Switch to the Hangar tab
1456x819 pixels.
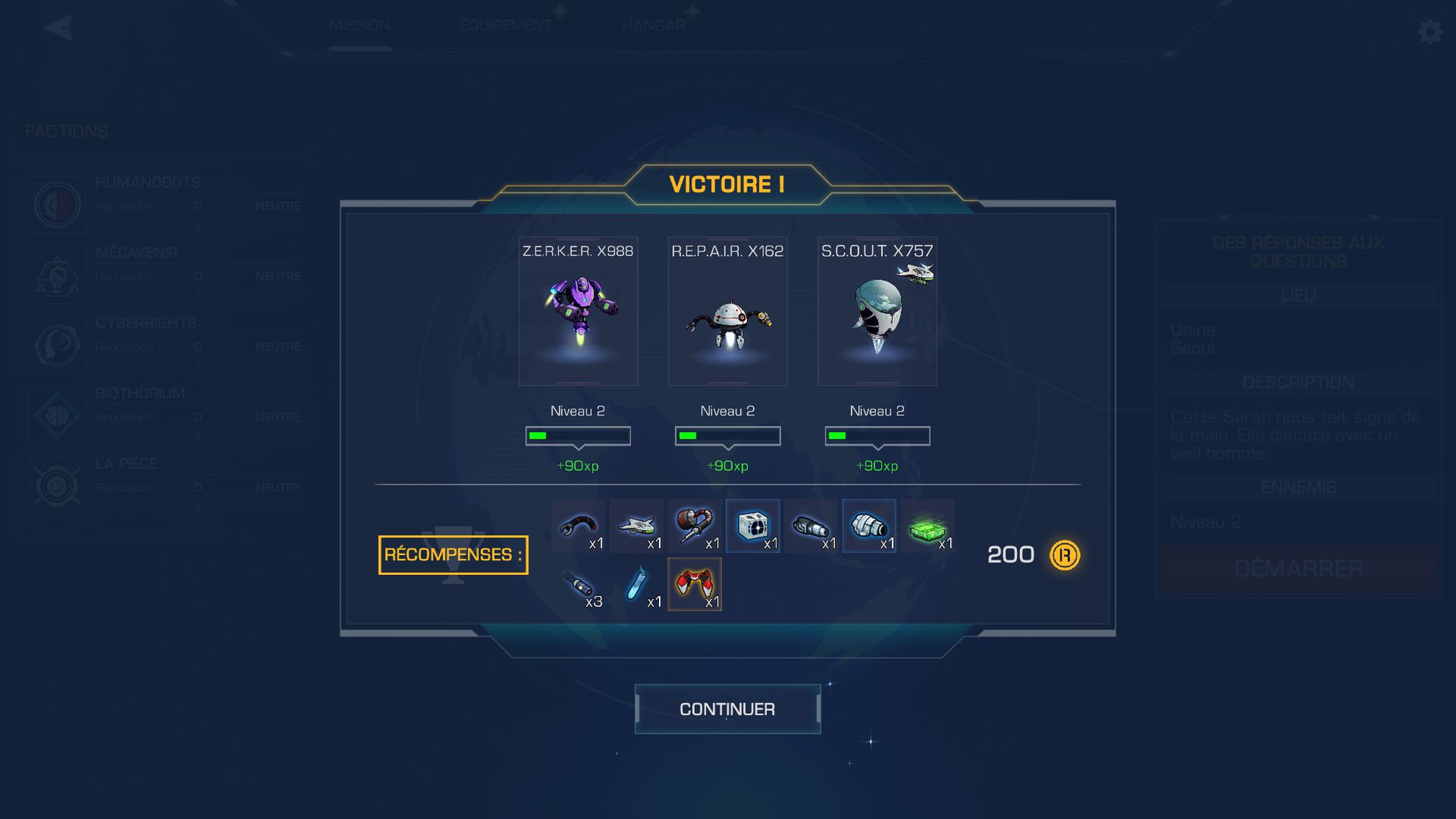(x=653, y=24)
